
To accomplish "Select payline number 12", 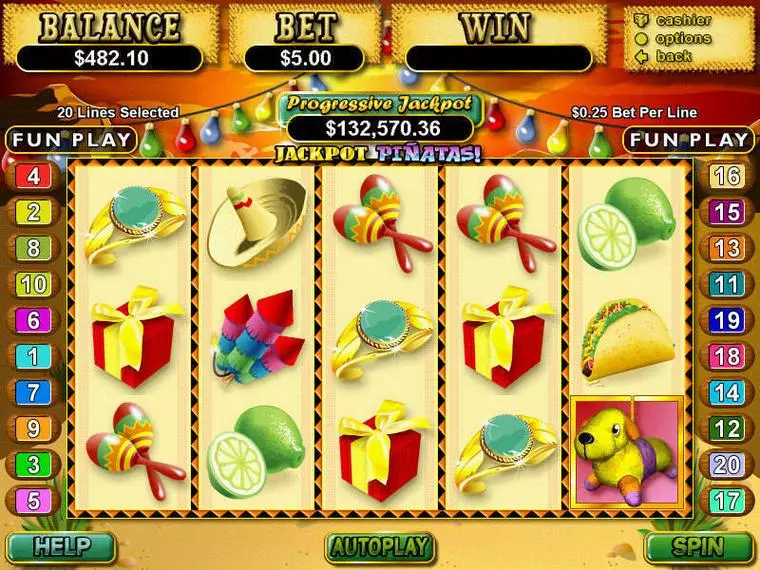I will point(727,429).
